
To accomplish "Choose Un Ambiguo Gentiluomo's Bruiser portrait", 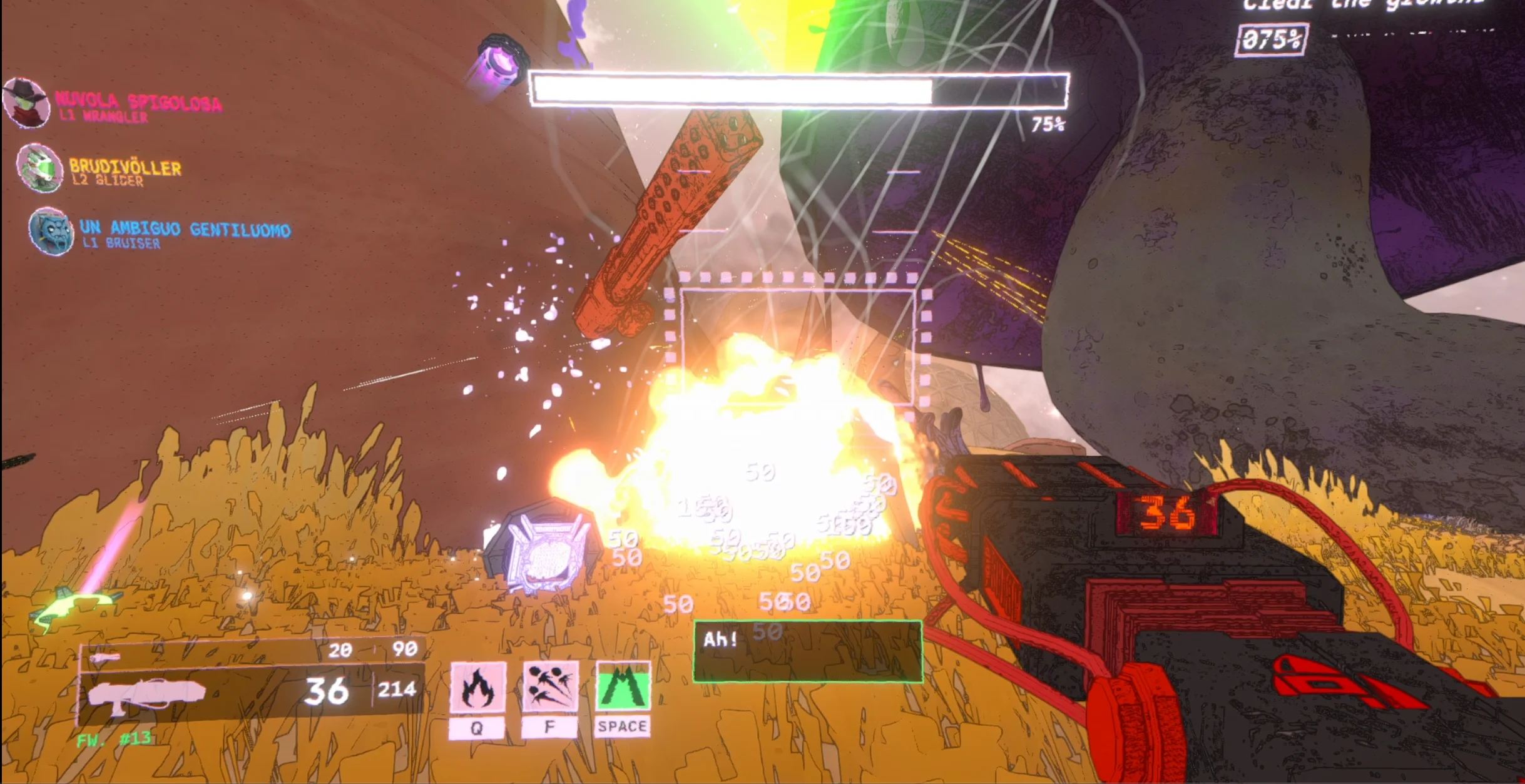I will coord(51,231).
